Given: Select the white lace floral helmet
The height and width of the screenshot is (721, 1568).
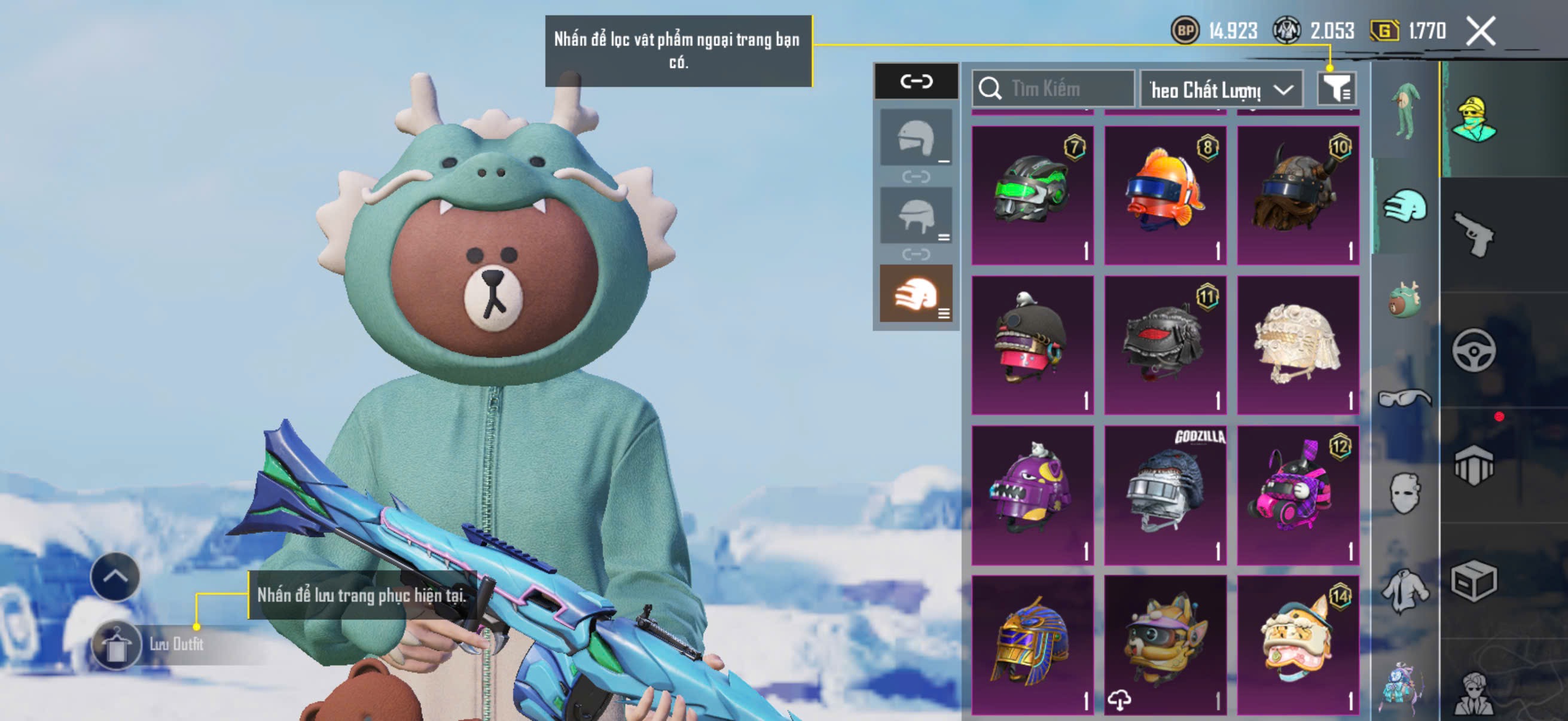Looking at the screenshot, I should pyautogui.click(x=1297, y=344).
